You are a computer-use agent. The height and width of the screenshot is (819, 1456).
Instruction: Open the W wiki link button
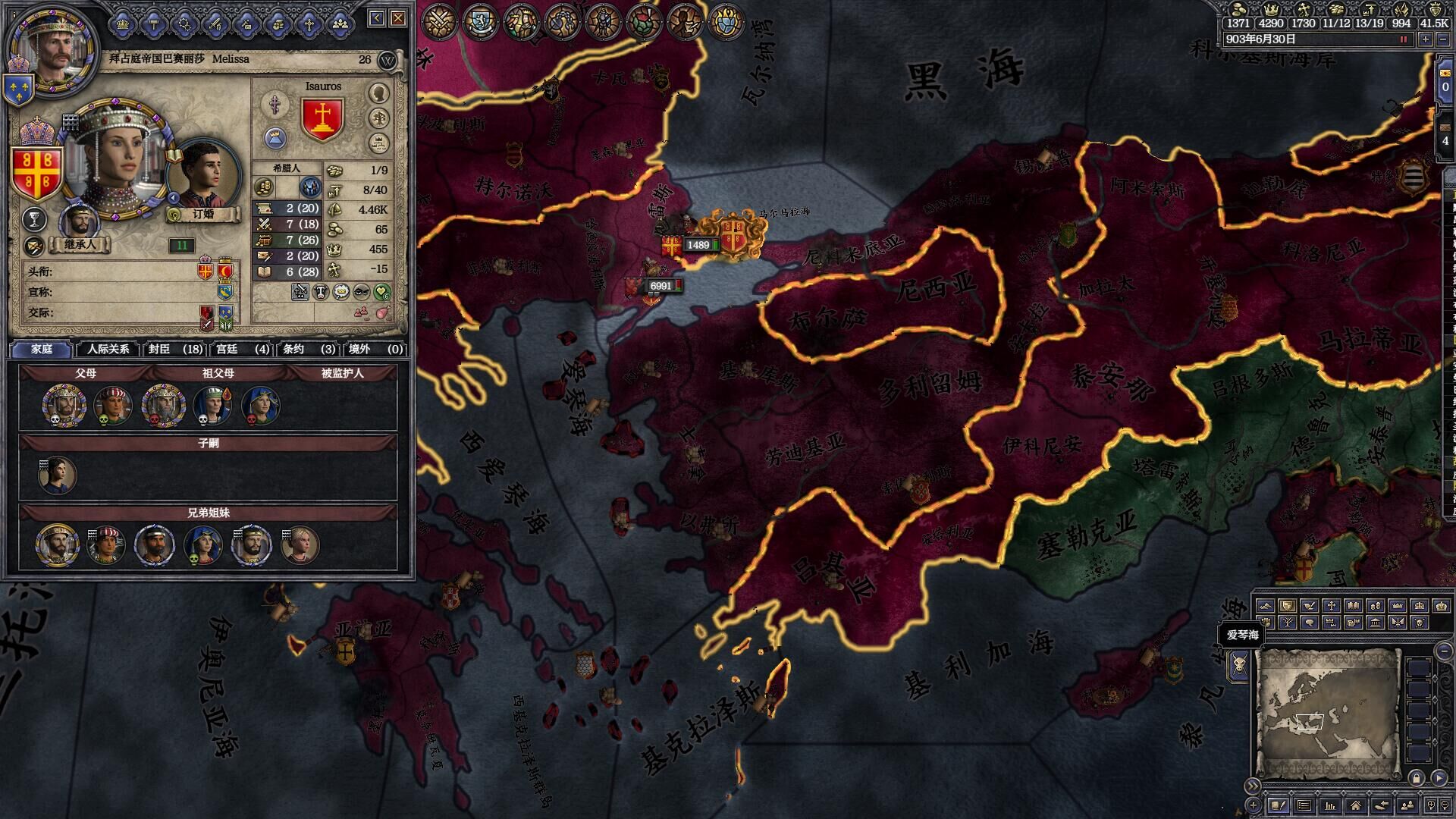388,60
